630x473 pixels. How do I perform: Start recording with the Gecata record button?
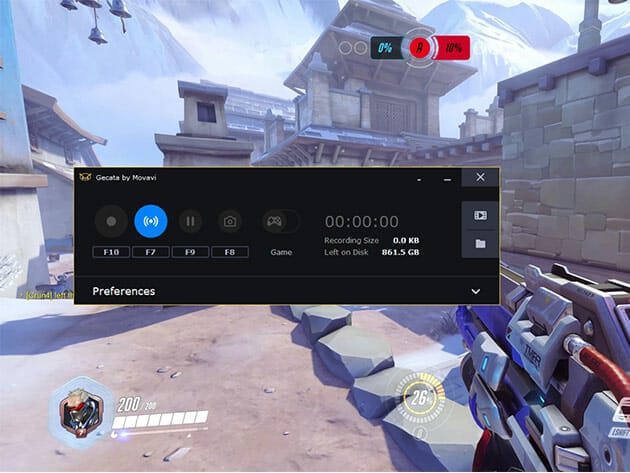tap(111, 221)
